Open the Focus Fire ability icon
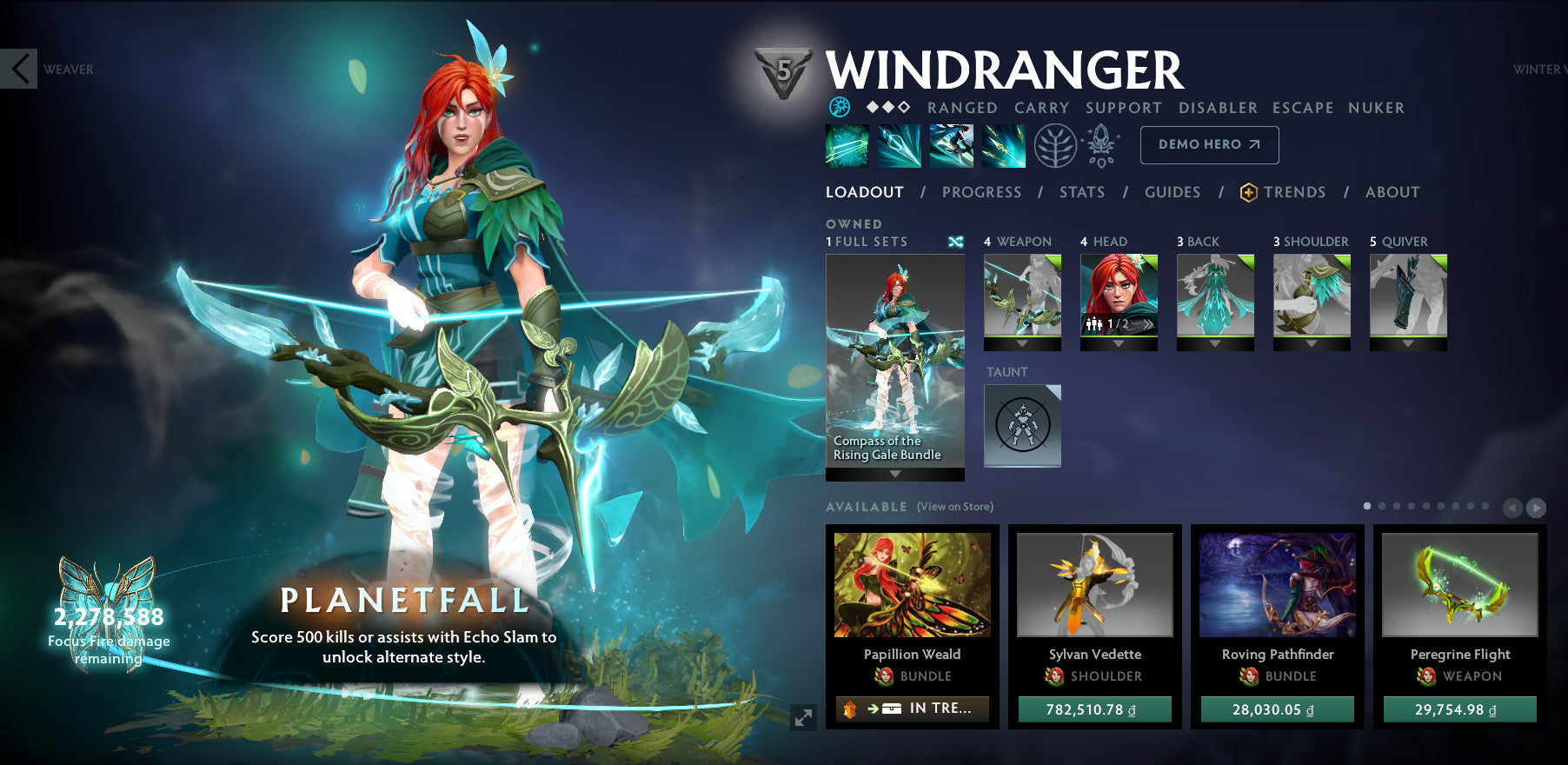The image size is (1568, 765). (x=1004, y=146)
